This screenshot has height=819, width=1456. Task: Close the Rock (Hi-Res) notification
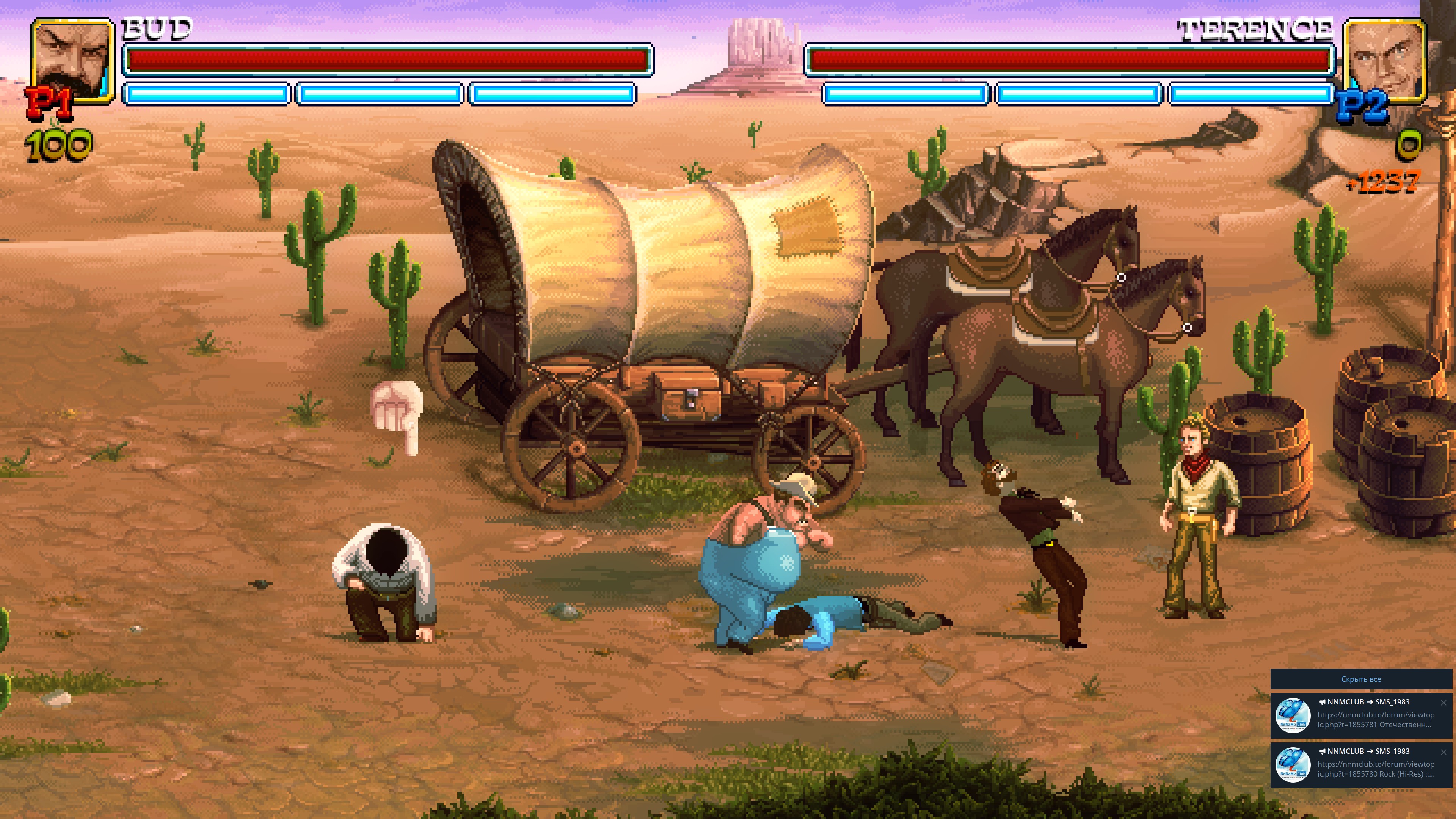pyautogui.click(x=1443, y=752)
